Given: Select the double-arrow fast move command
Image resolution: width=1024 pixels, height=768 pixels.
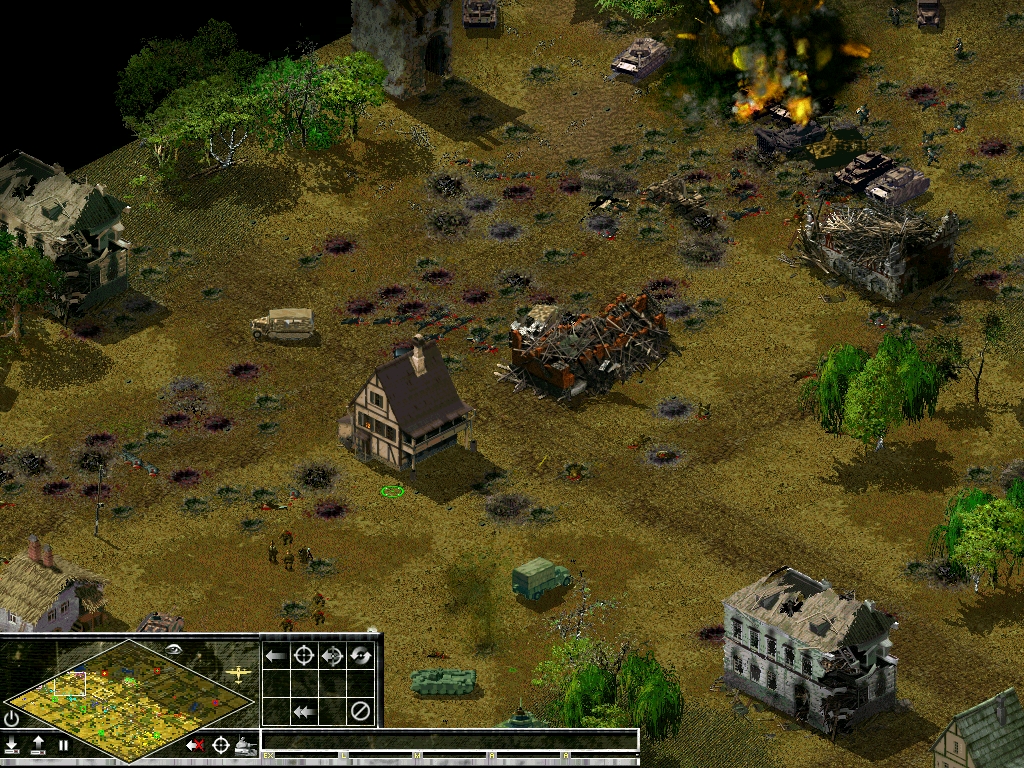Looking at the screenshot, I should click(x=304, y=712).
